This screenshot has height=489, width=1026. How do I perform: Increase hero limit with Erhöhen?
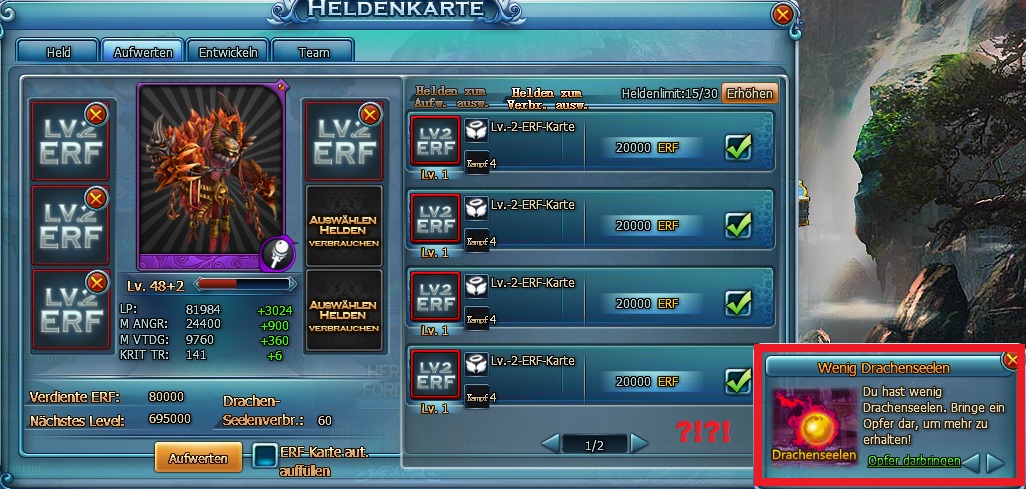click(749, 93)
